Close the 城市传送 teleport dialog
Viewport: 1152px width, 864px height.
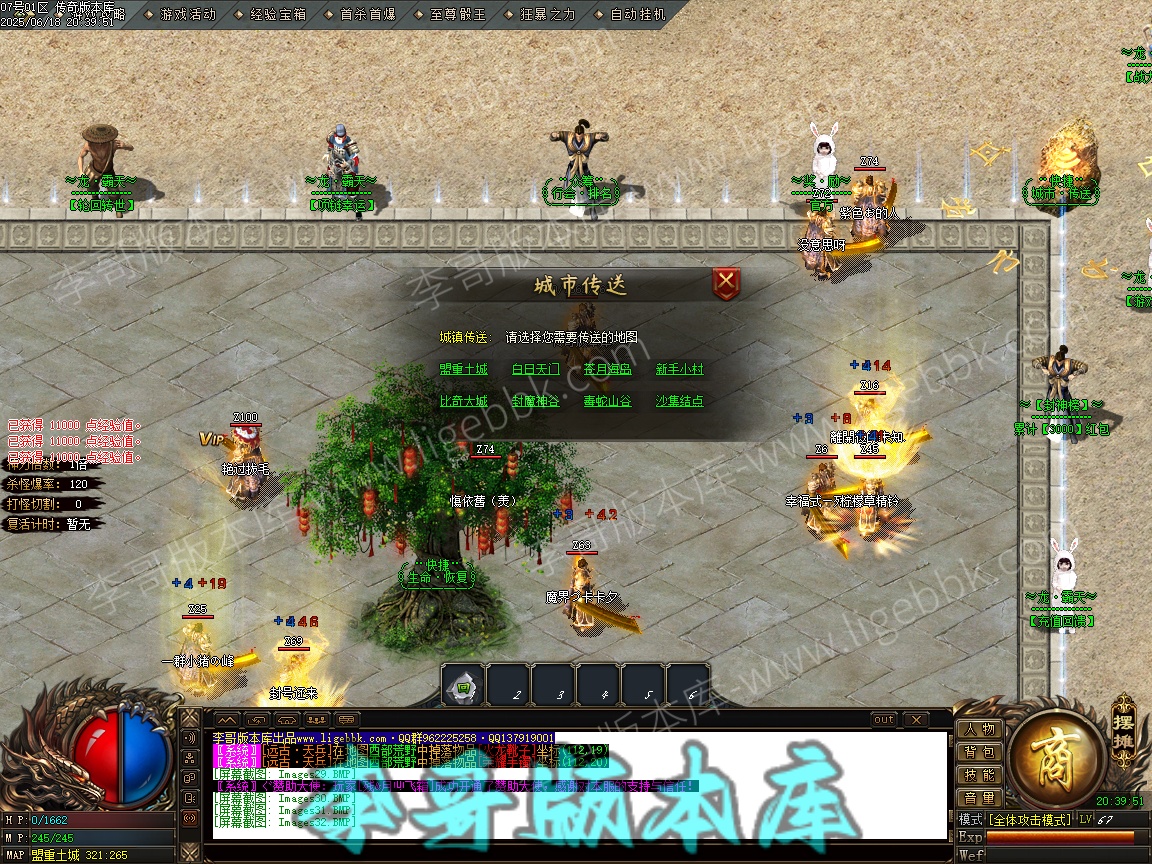tap(727, 283)
